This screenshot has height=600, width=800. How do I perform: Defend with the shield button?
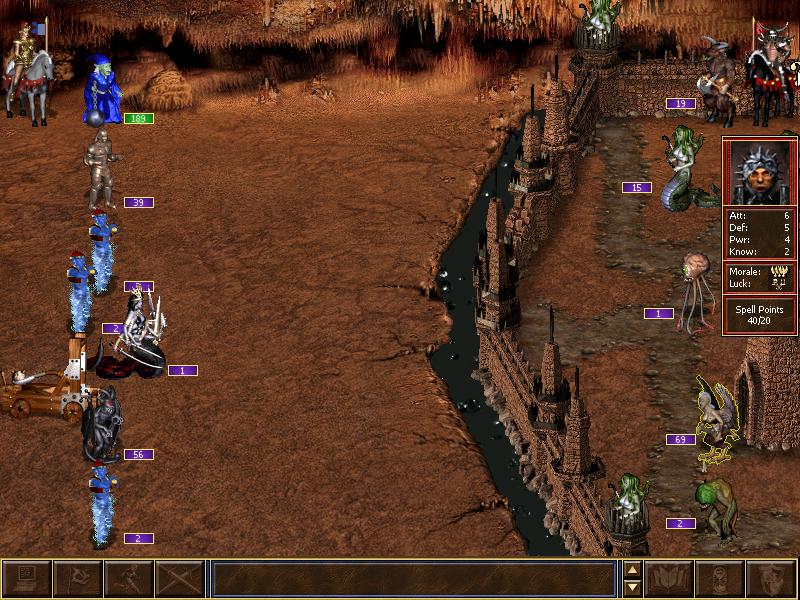tap(771, 579)
